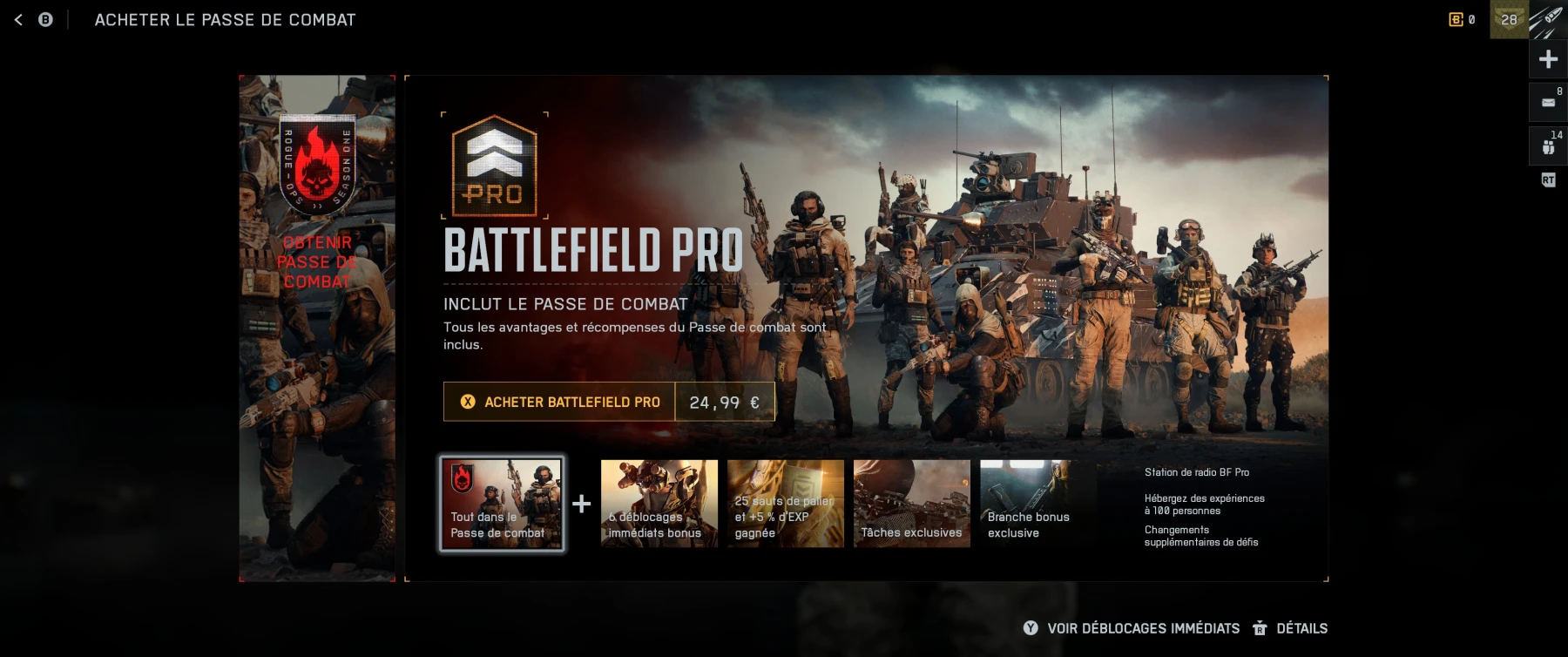This screenshot has height=657, width=1568.
Task: Click the RT button indicator on the right edge
Action: click(x=1548, y=180)
